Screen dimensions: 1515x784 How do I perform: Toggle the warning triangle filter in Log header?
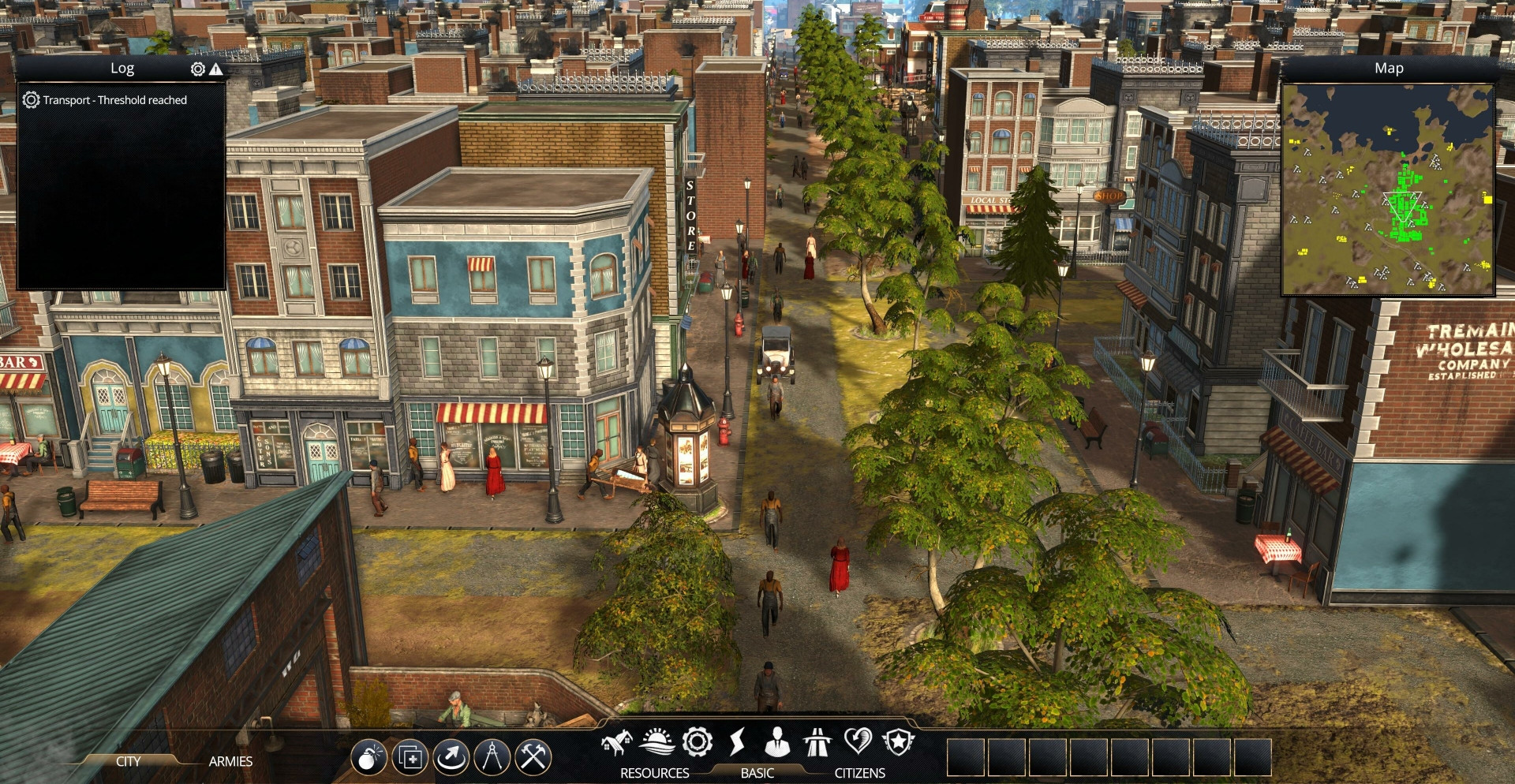coord(216,69)
